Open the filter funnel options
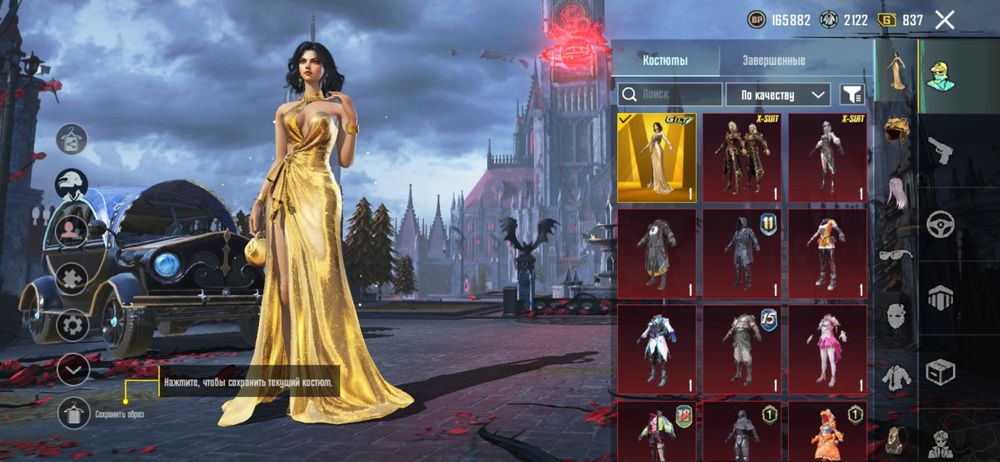The image size is (1000, 462). (851, 95)
